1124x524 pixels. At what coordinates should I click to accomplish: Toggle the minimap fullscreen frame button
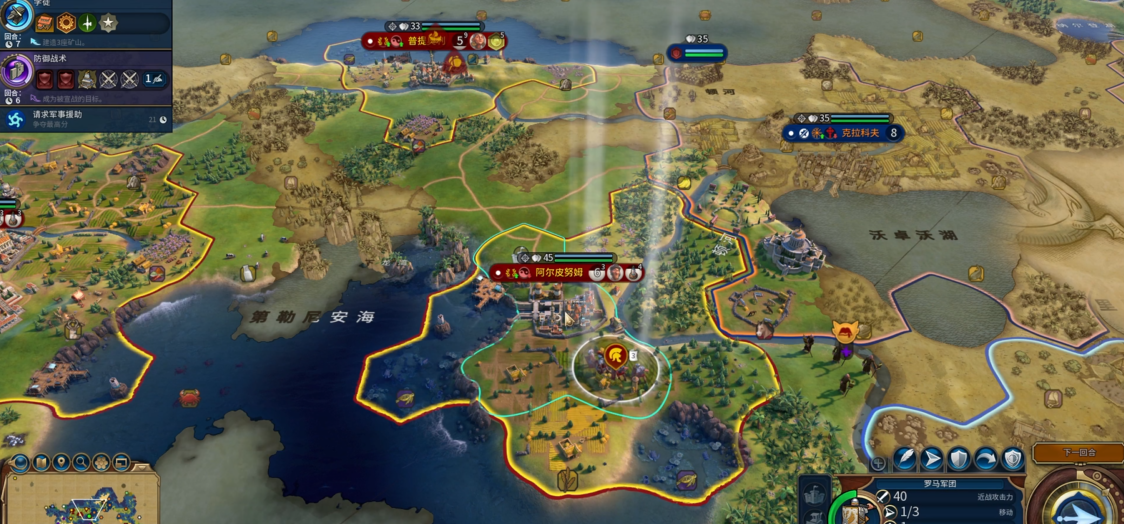(121, 463)
